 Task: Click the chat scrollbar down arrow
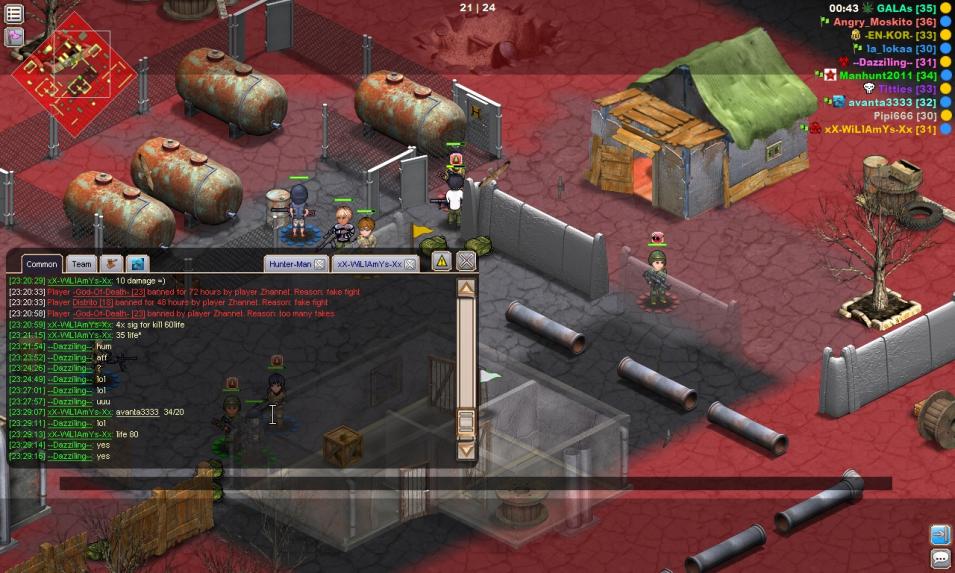pos(465,450)
